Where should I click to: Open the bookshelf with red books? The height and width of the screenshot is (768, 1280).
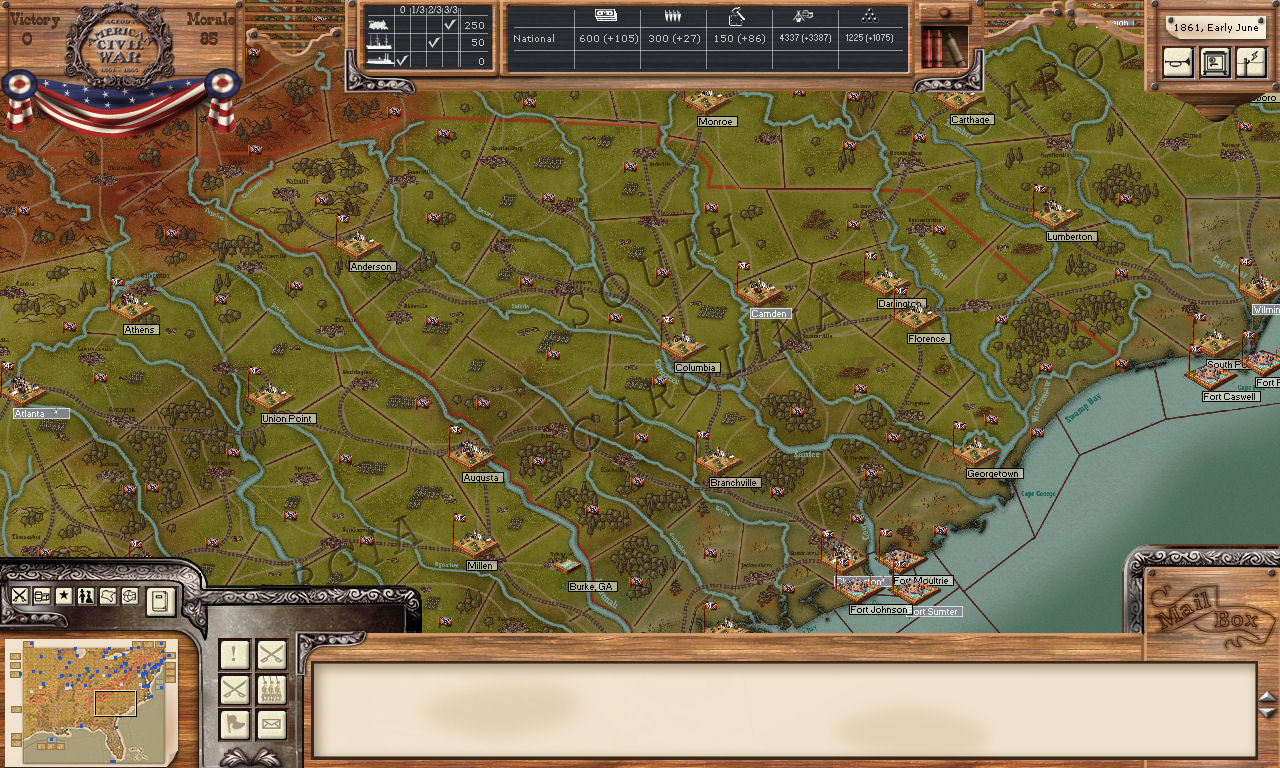coord(943,48)
